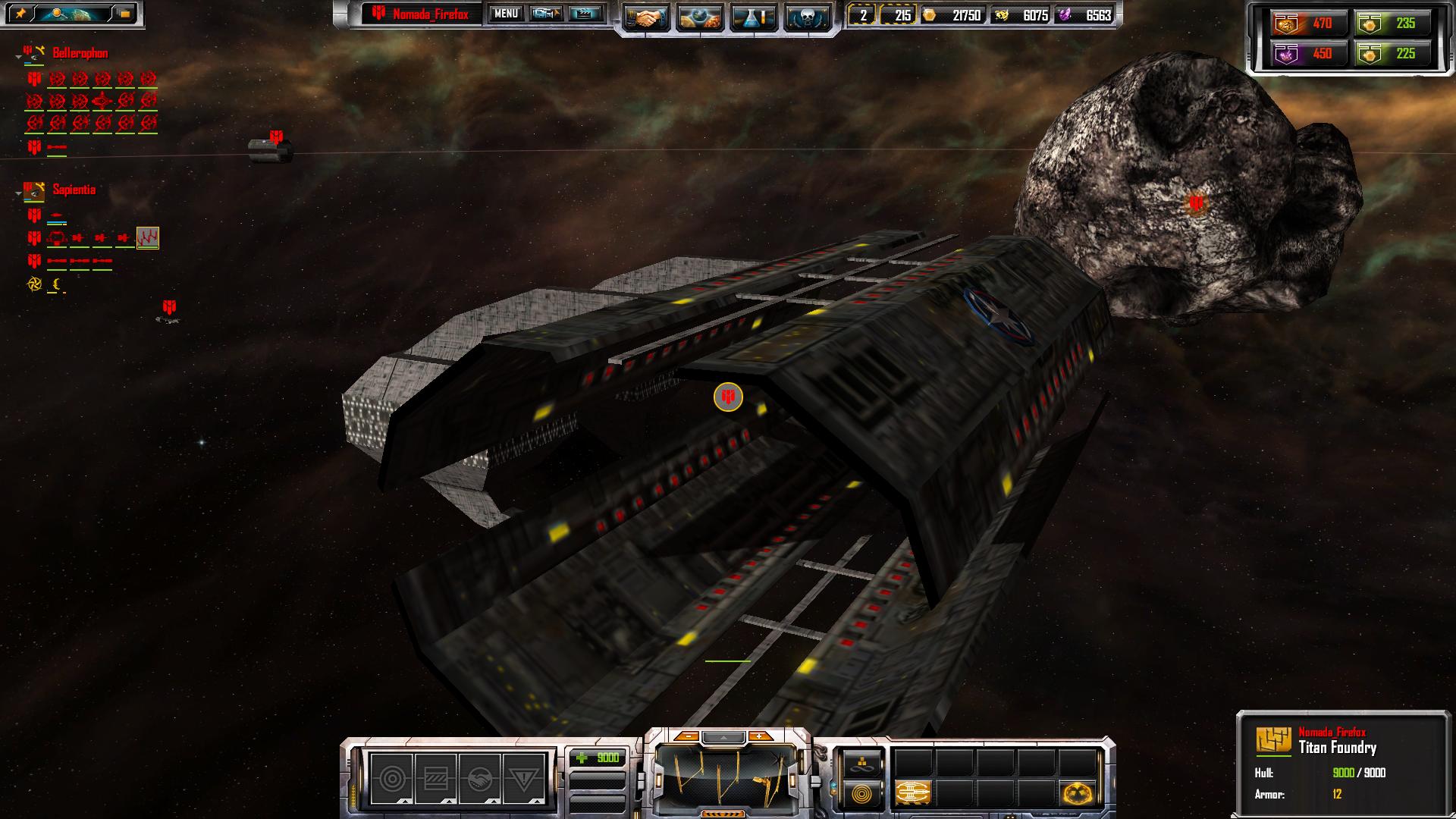Open the pirate skull screen
This screenshot has height=819, width=1456.
click(806, 18)
